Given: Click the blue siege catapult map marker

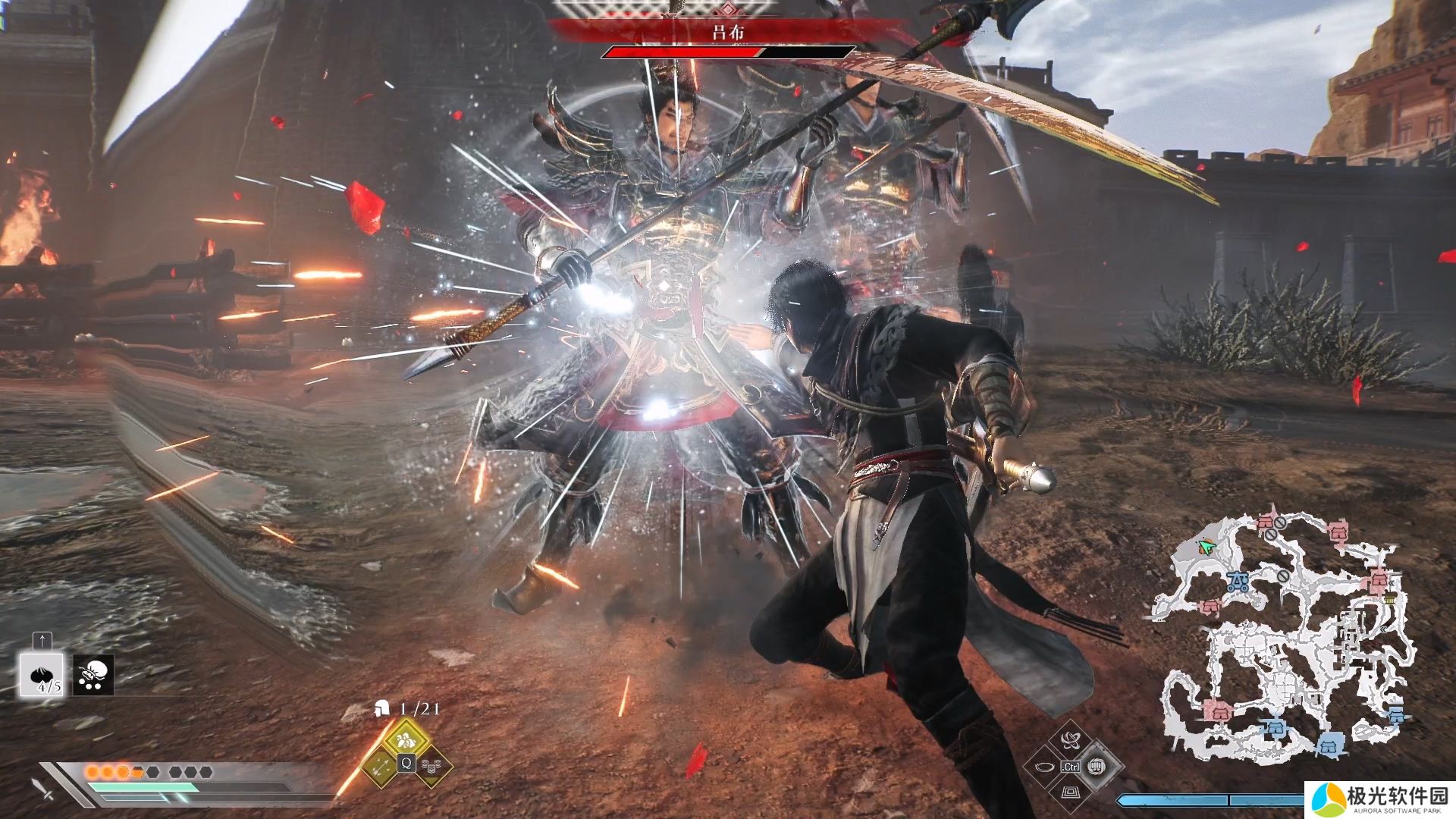Looking at the screenshot, I should pyautogui.click(x=1238, y=582).
